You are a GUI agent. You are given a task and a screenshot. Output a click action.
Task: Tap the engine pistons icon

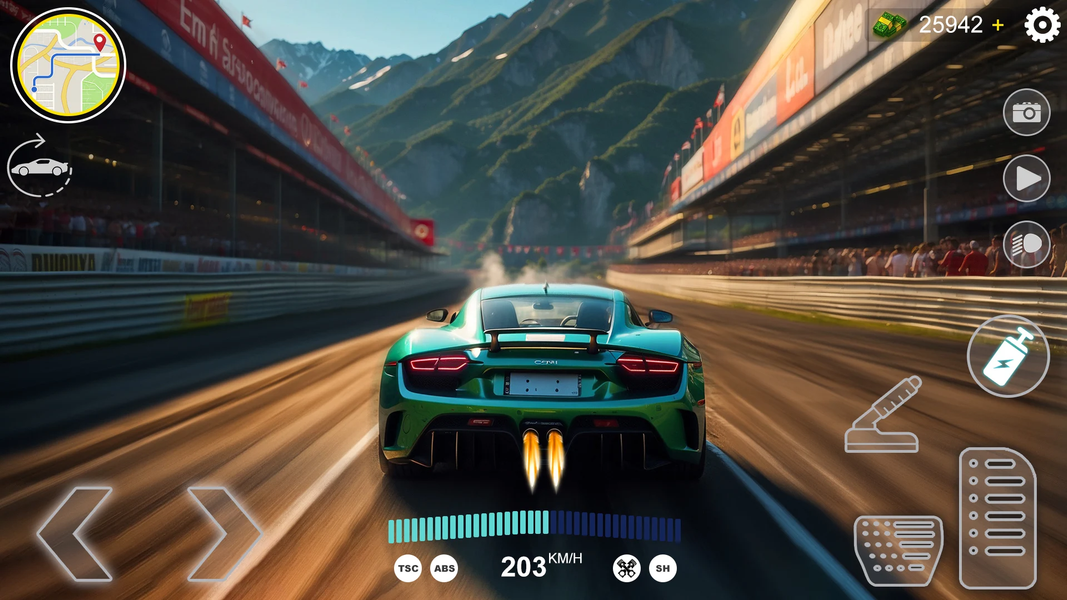point(626,569)
